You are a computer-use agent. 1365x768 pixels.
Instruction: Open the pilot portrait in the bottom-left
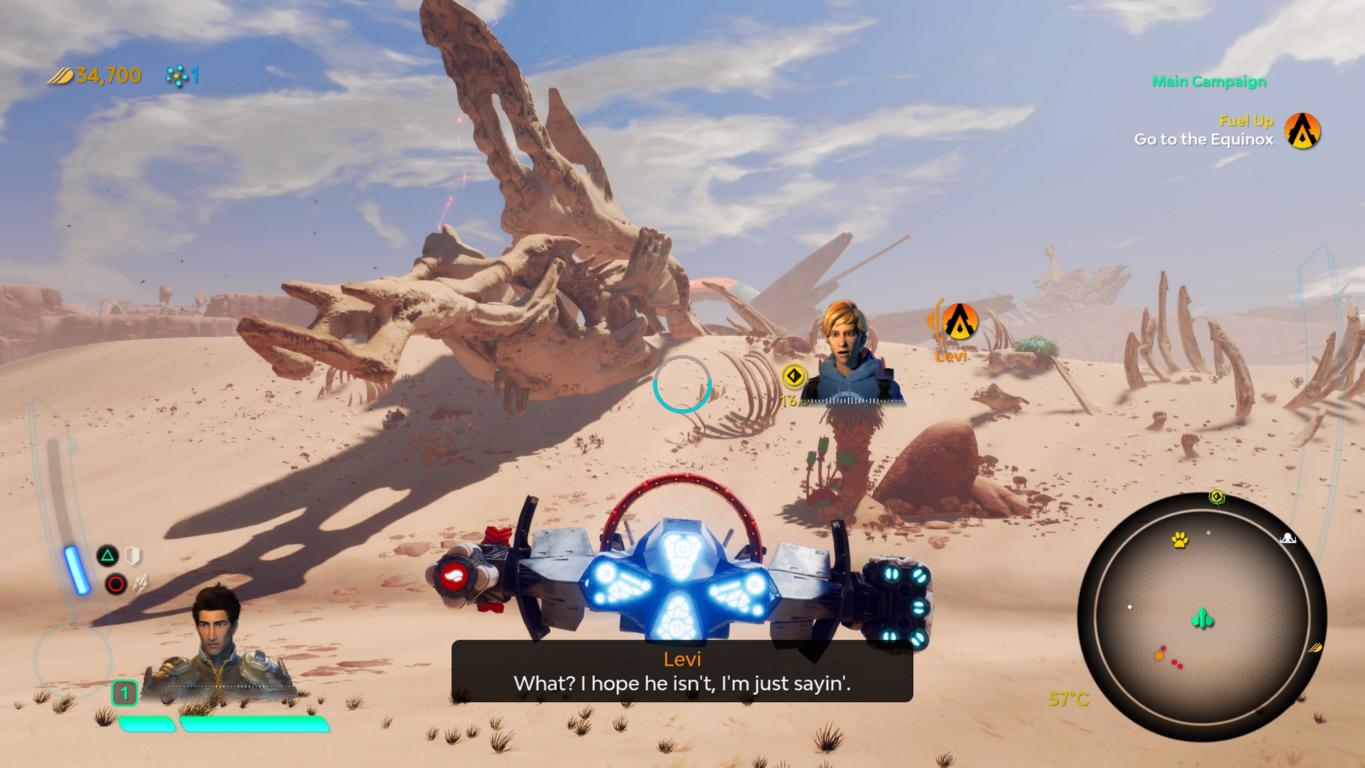218,642
